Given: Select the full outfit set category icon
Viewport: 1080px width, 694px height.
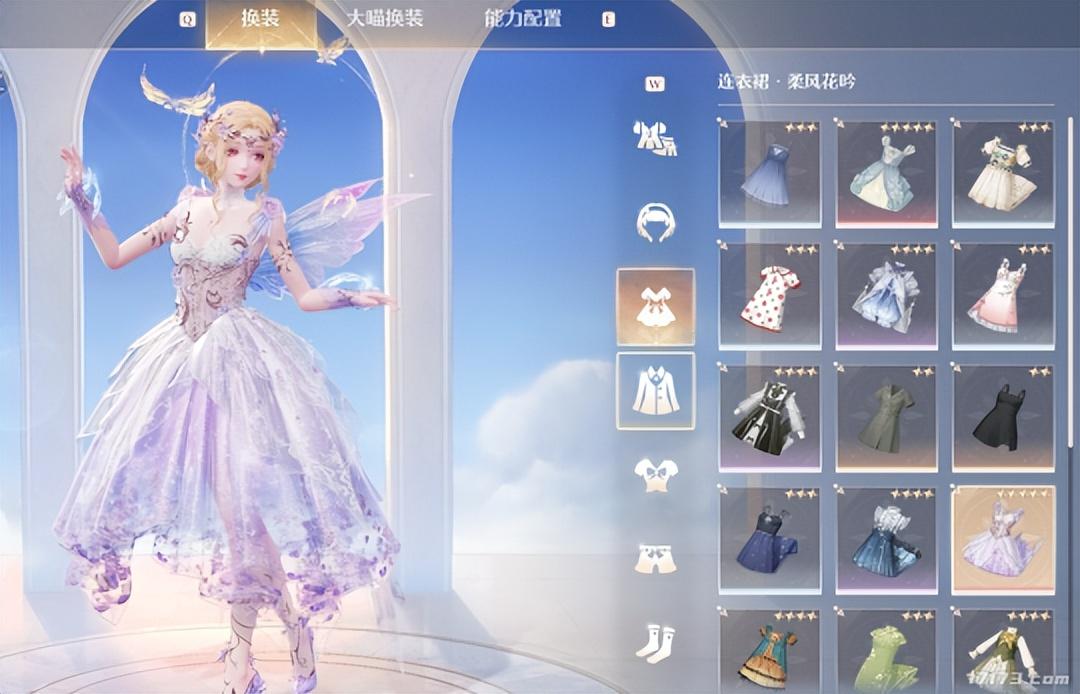Looking at the screenshot, I should pyautogui.click(x=655, y=138).
